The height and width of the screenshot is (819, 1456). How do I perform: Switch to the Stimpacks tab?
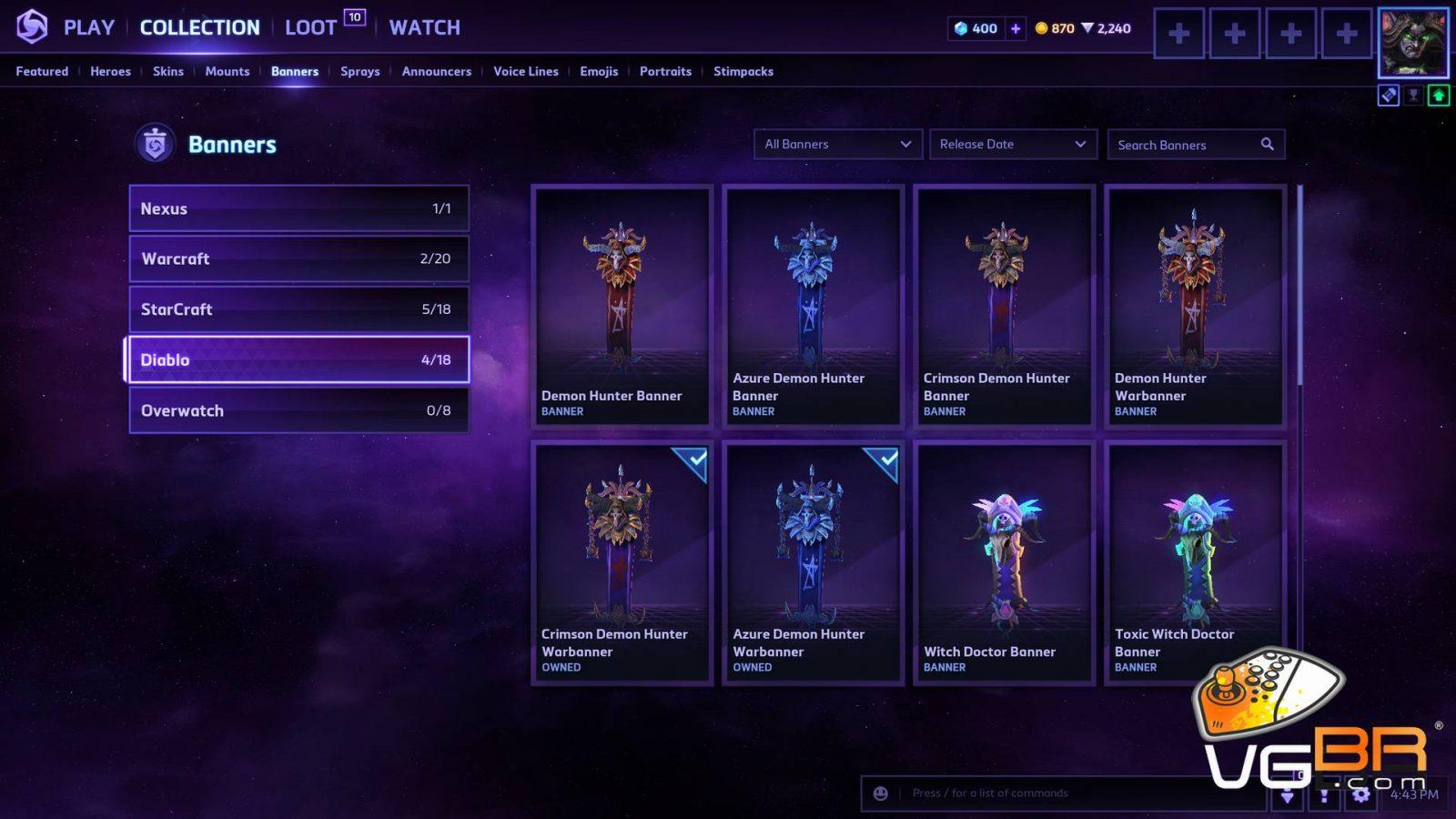click(743, 71)
